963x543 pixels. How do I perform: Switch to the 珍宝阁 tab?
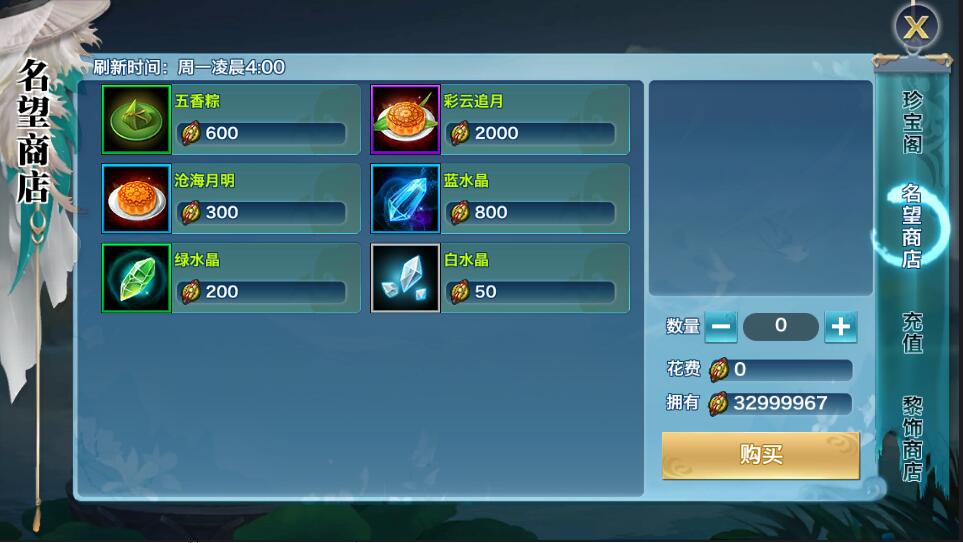912,122
